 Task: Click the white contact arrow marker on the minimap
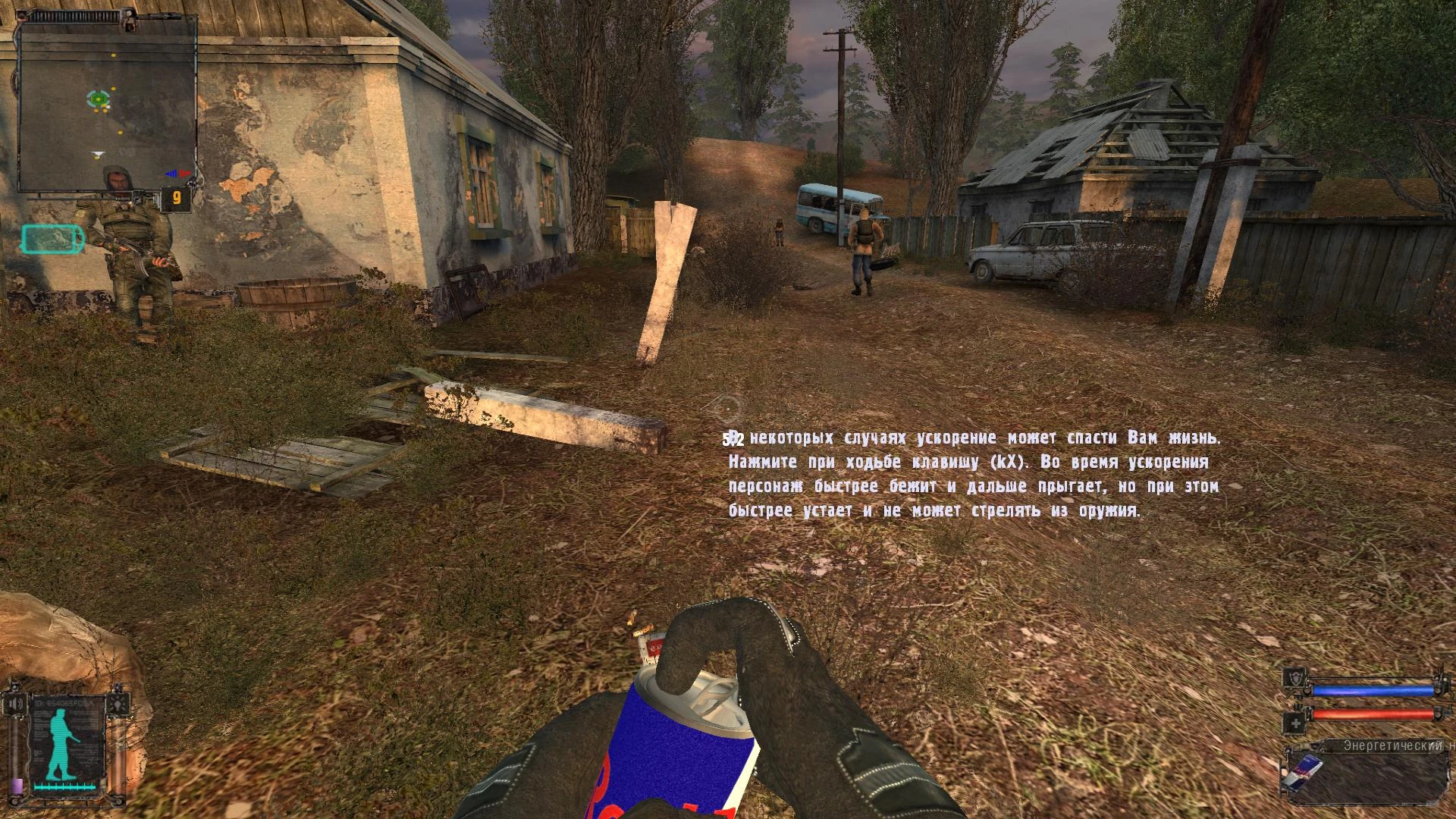(x=99, y=152)
